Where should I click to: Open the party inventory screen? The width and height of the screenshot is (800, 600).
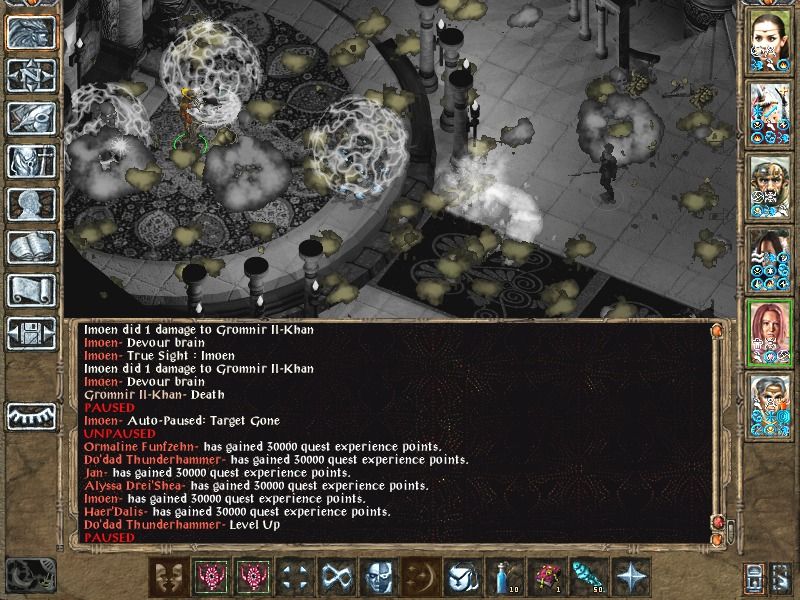coord(31,161)
